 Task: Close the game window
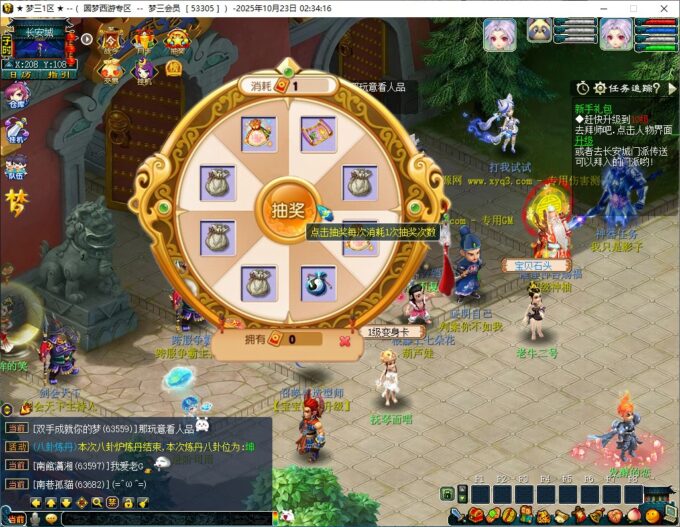[663, 8]
